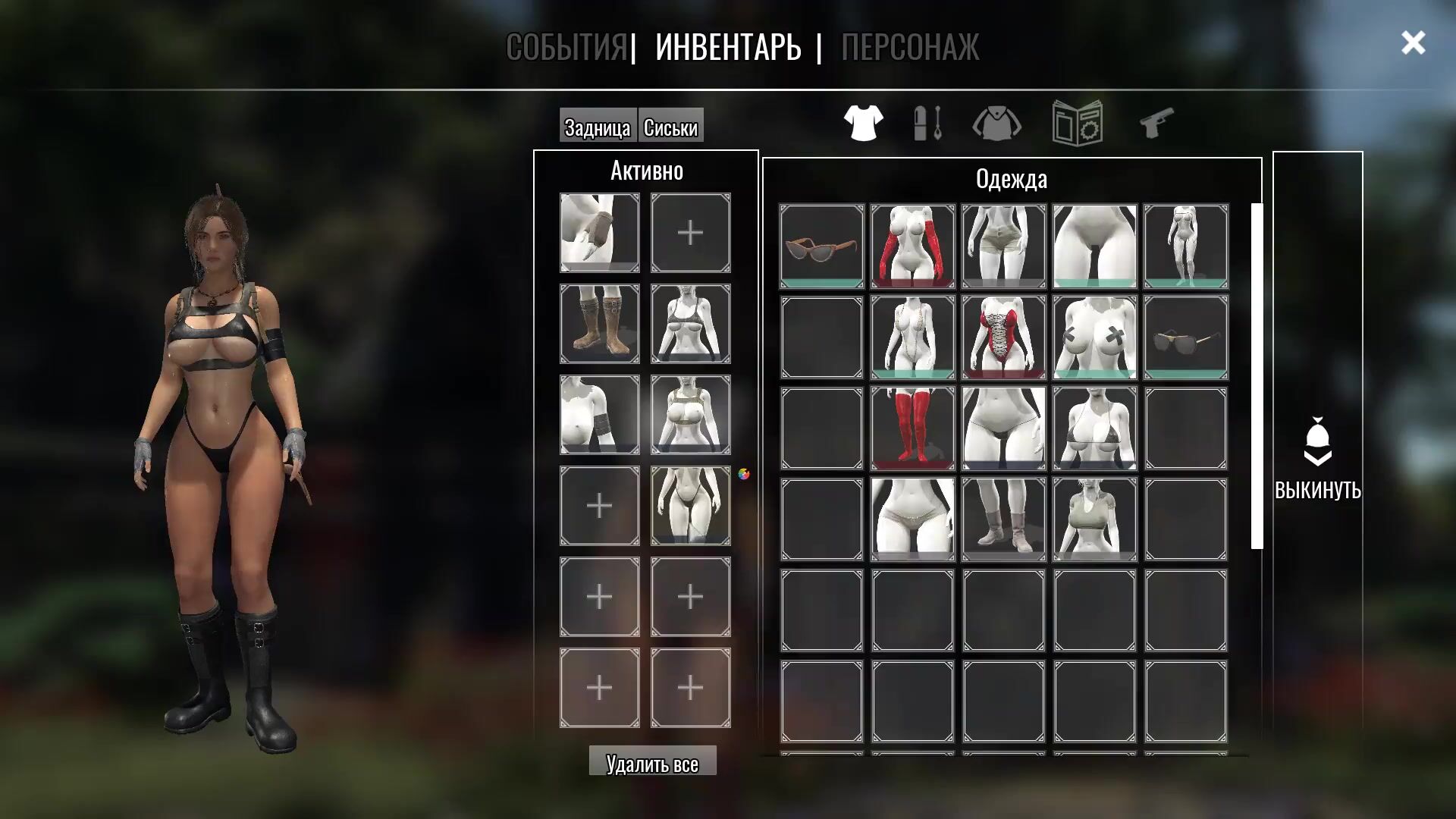Viewport: 1456px width, 819px height.
Task: Open the hooded outfit category icon
Action: (x=996, y=123)
